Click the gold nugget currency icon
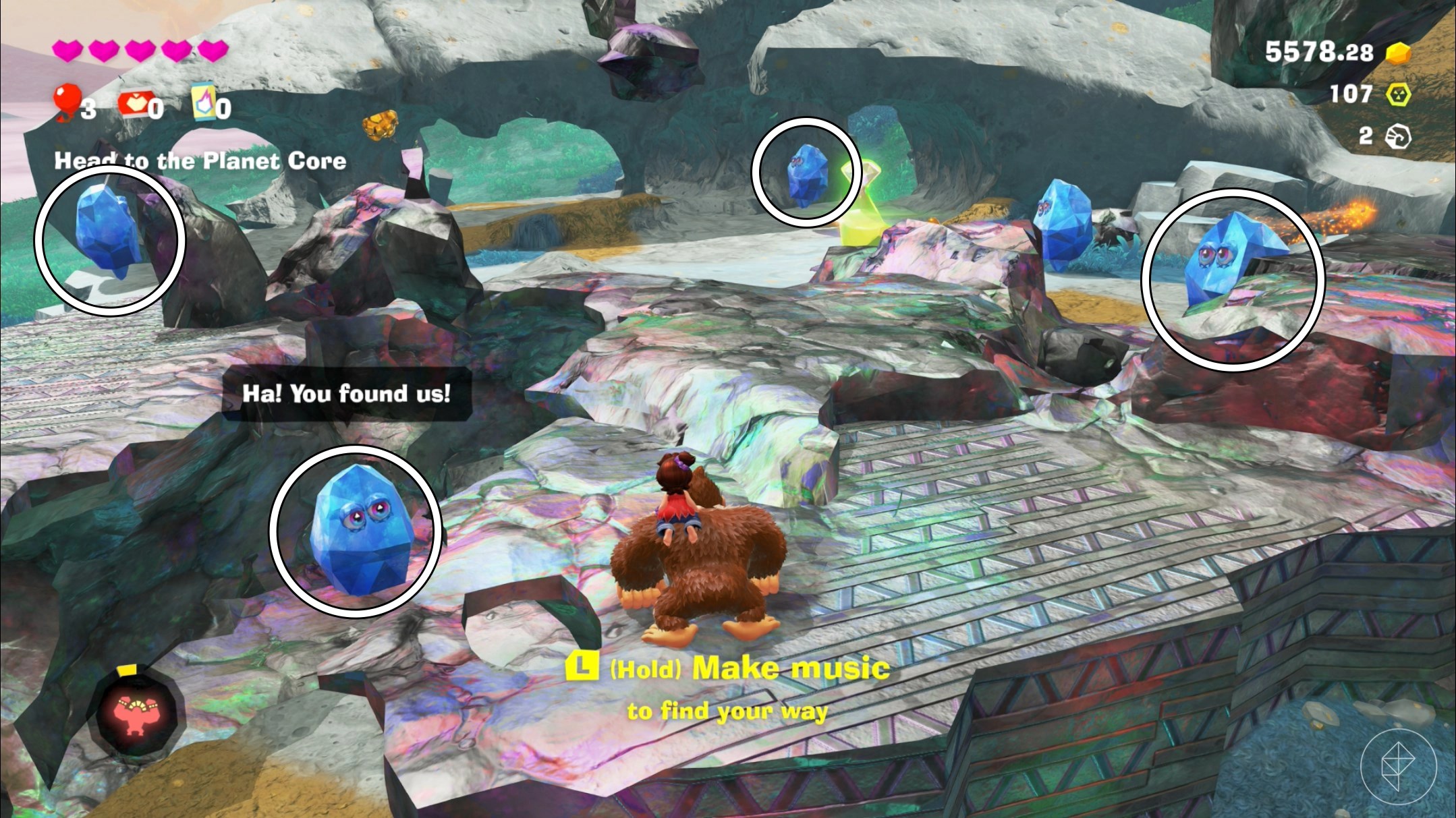Image resolution: width=1456 pixels, height=818 pixels. [x=1399, y=53]
